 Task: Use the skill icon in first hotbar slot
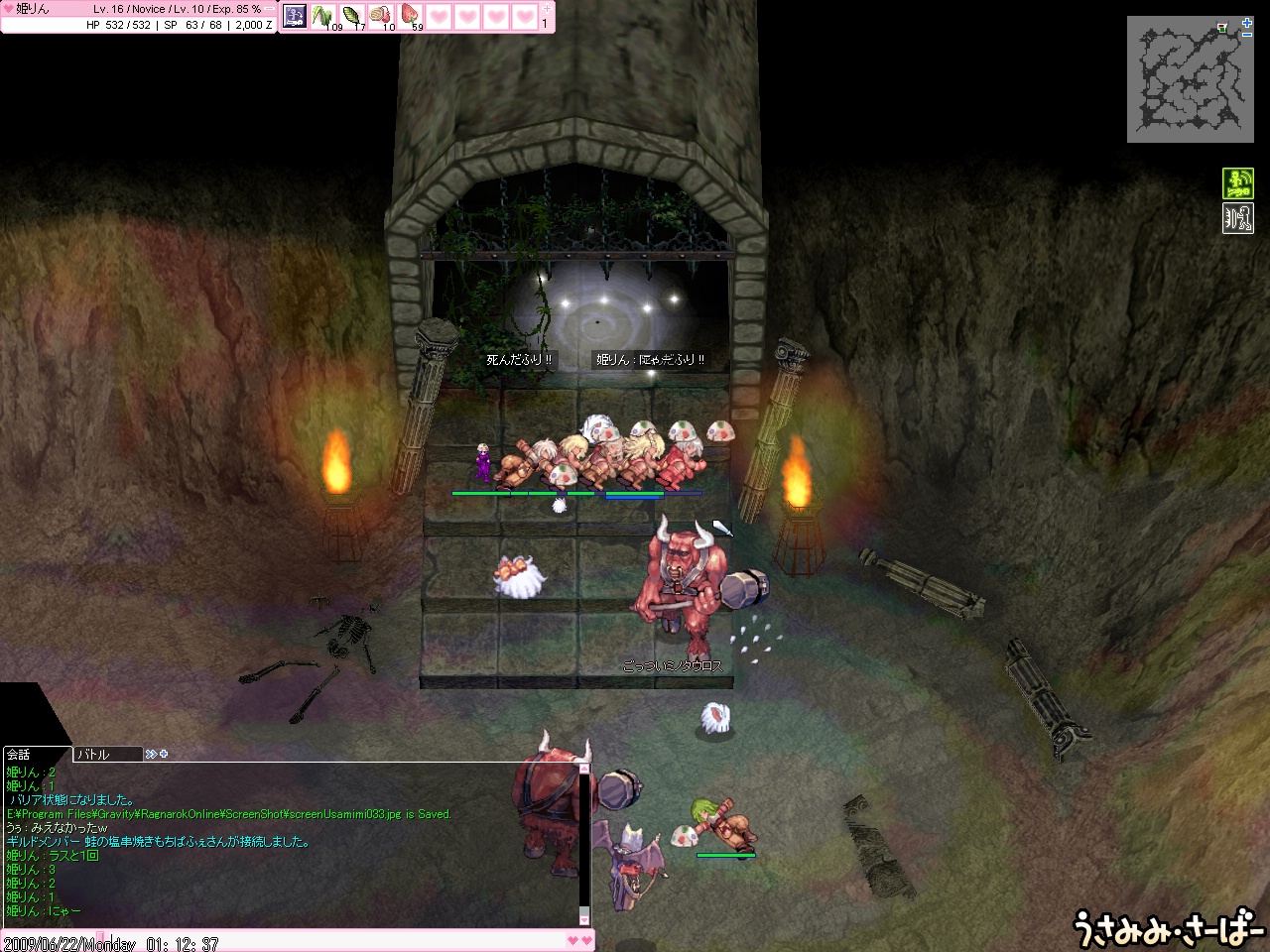click(296, 16)
